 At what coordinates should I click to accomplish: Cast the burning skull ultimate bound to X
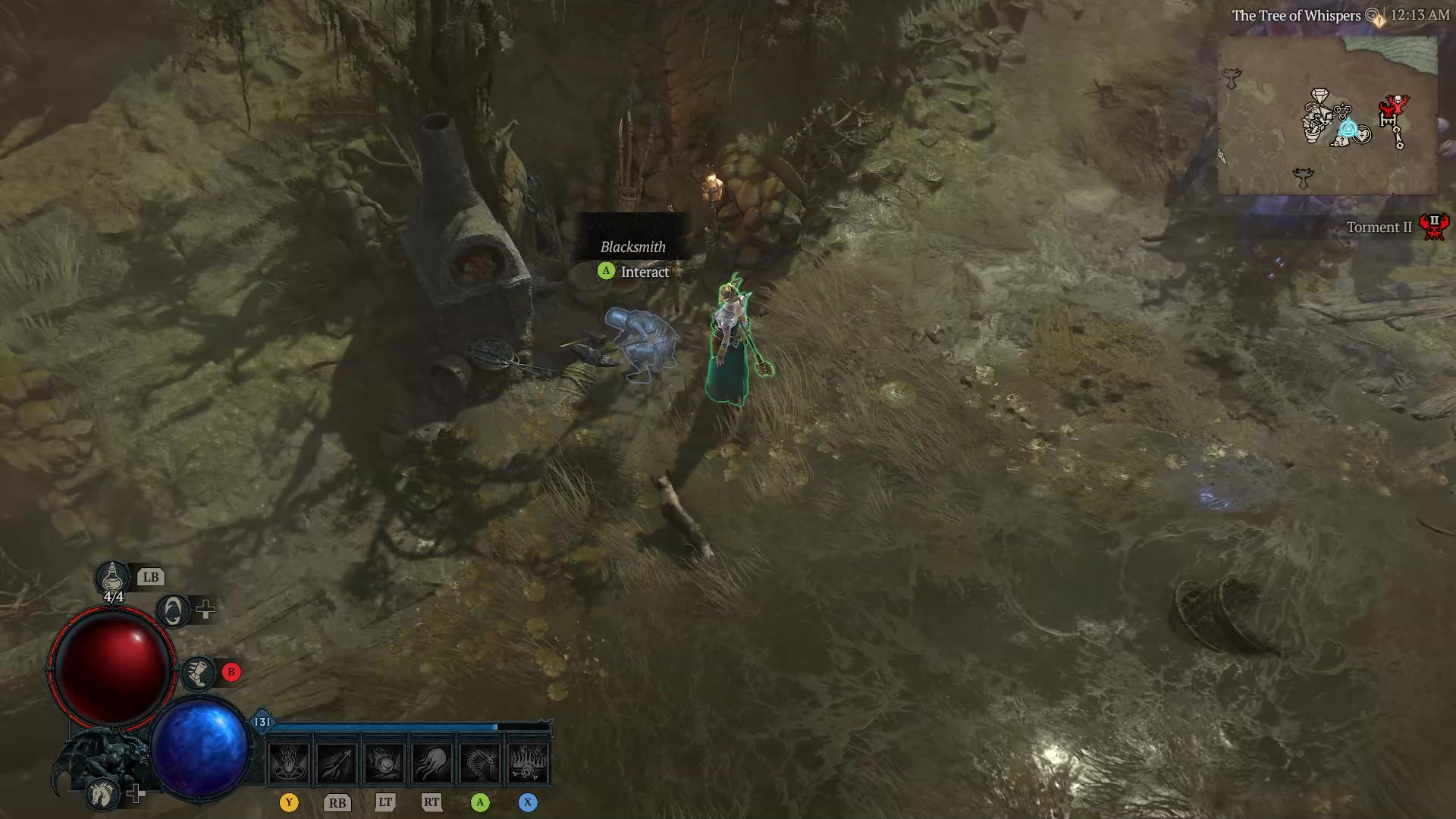pos(528,764)
